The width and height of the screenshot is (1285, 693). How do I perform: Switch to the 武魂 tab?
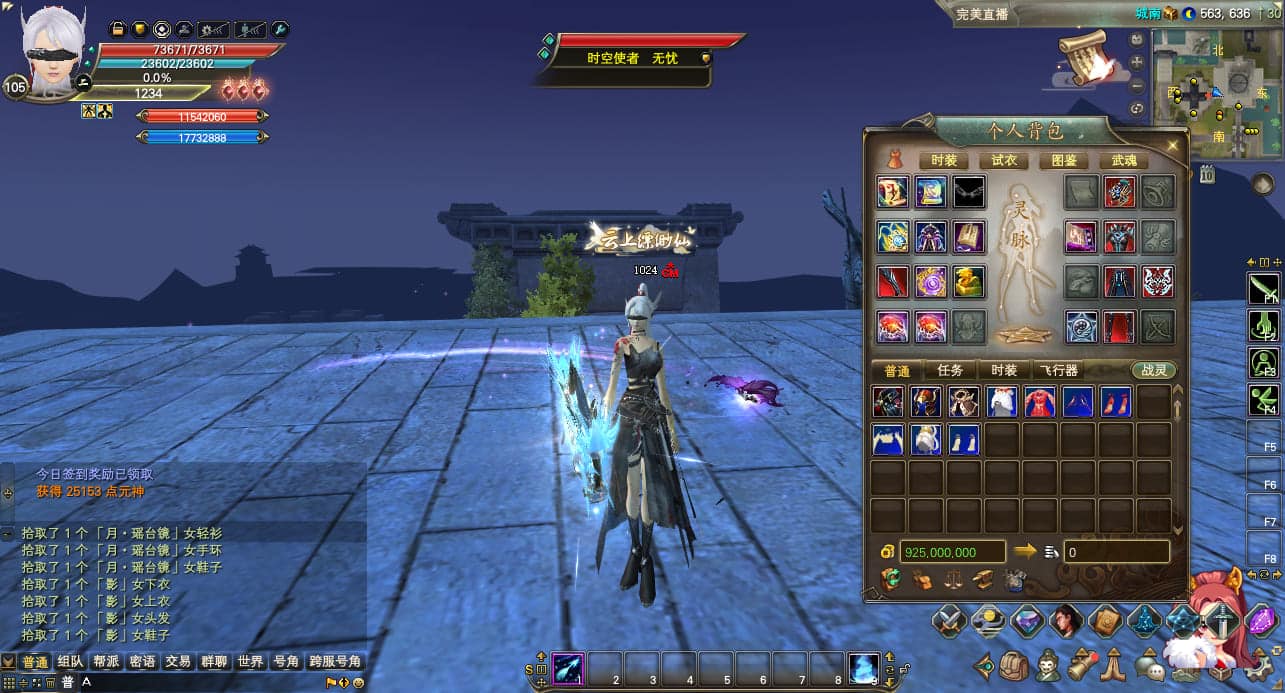coord(1124,160)
